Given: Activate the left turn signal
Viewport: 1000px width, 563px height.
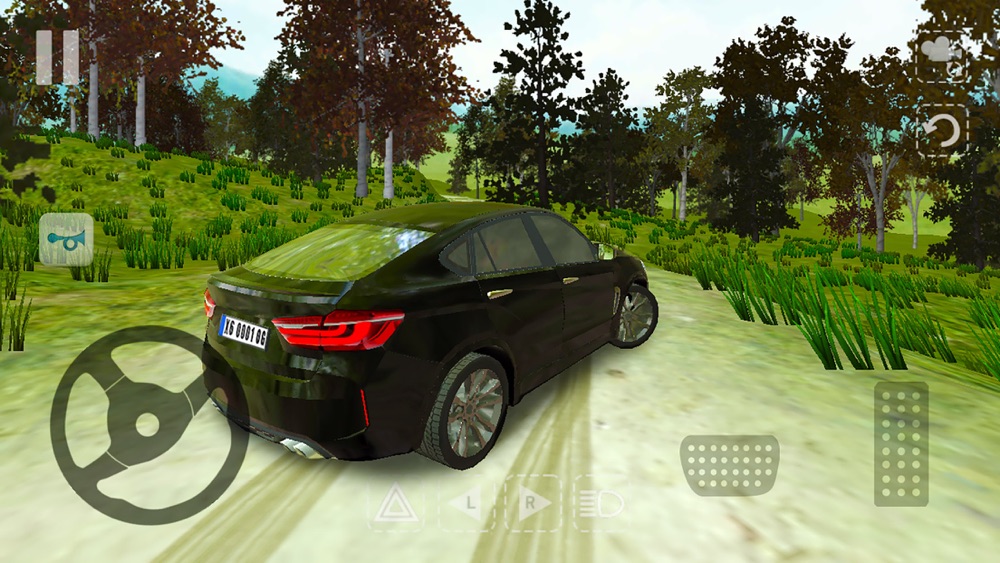Looking at the screenshot, I should [x=466, y=503].
